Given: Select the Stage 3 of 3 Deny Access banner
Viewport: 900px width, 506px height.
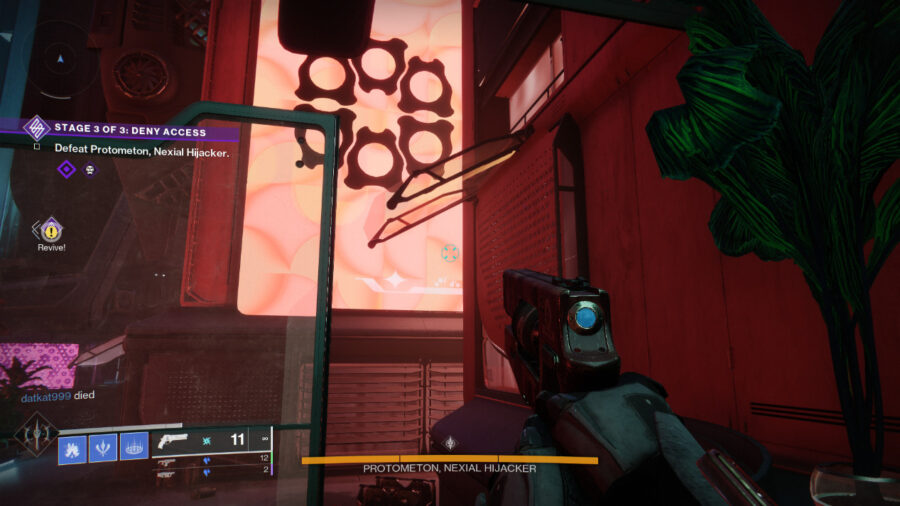Looking at the screenshot, I should 130,131.
